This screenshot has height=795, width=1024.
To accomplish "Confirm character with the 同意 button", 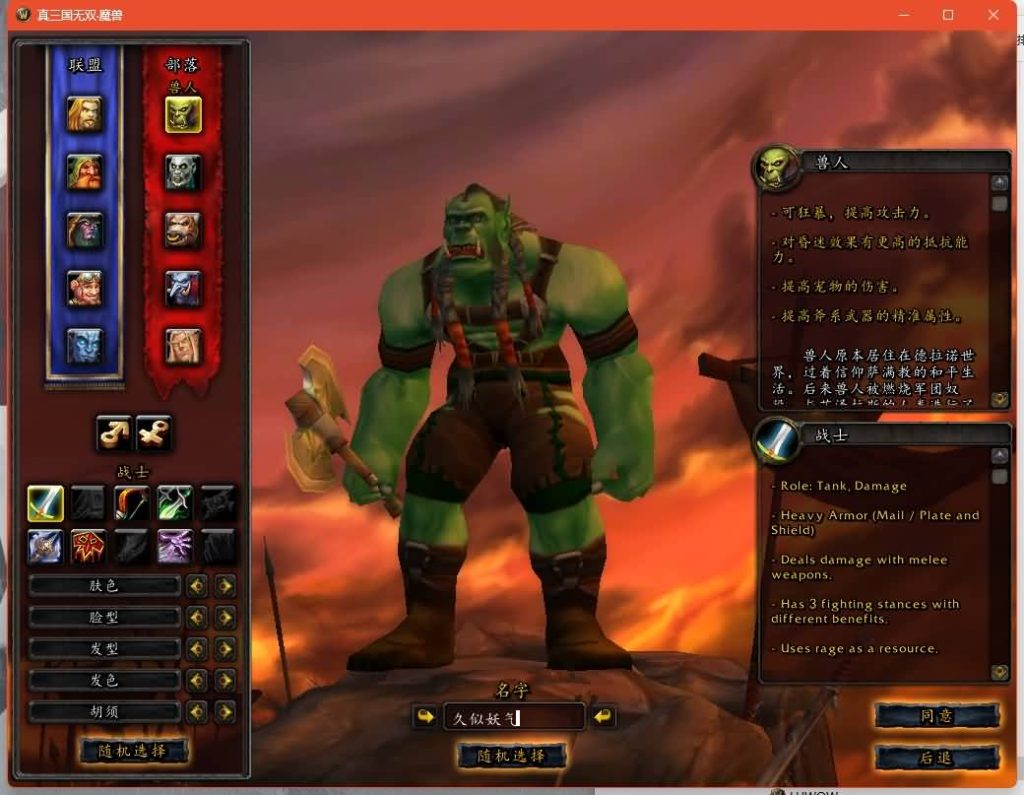I will 937,716.
